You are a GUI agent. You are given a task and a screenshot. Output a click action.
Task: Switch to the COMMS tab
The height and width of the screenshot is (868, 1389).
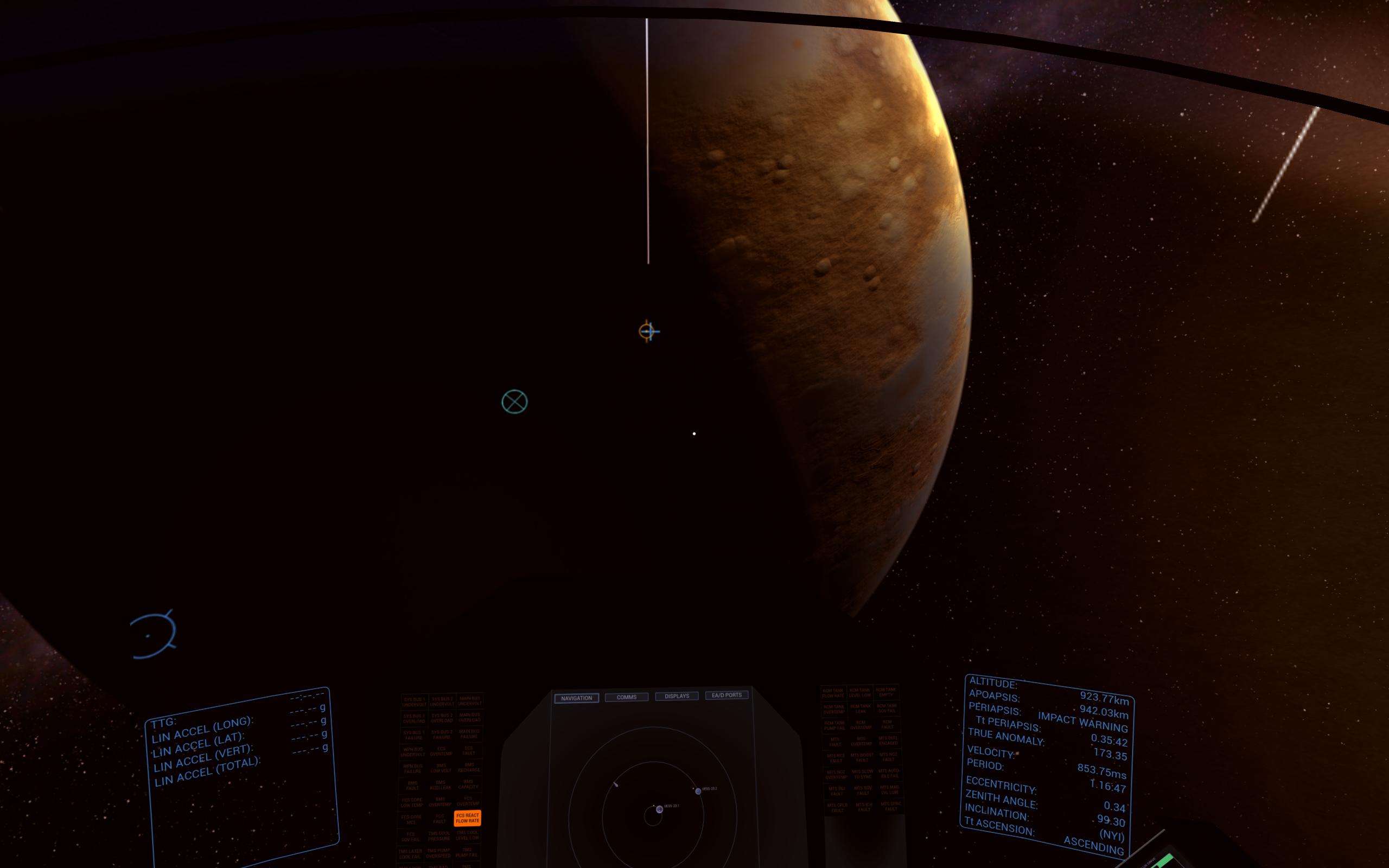(627, 697)
